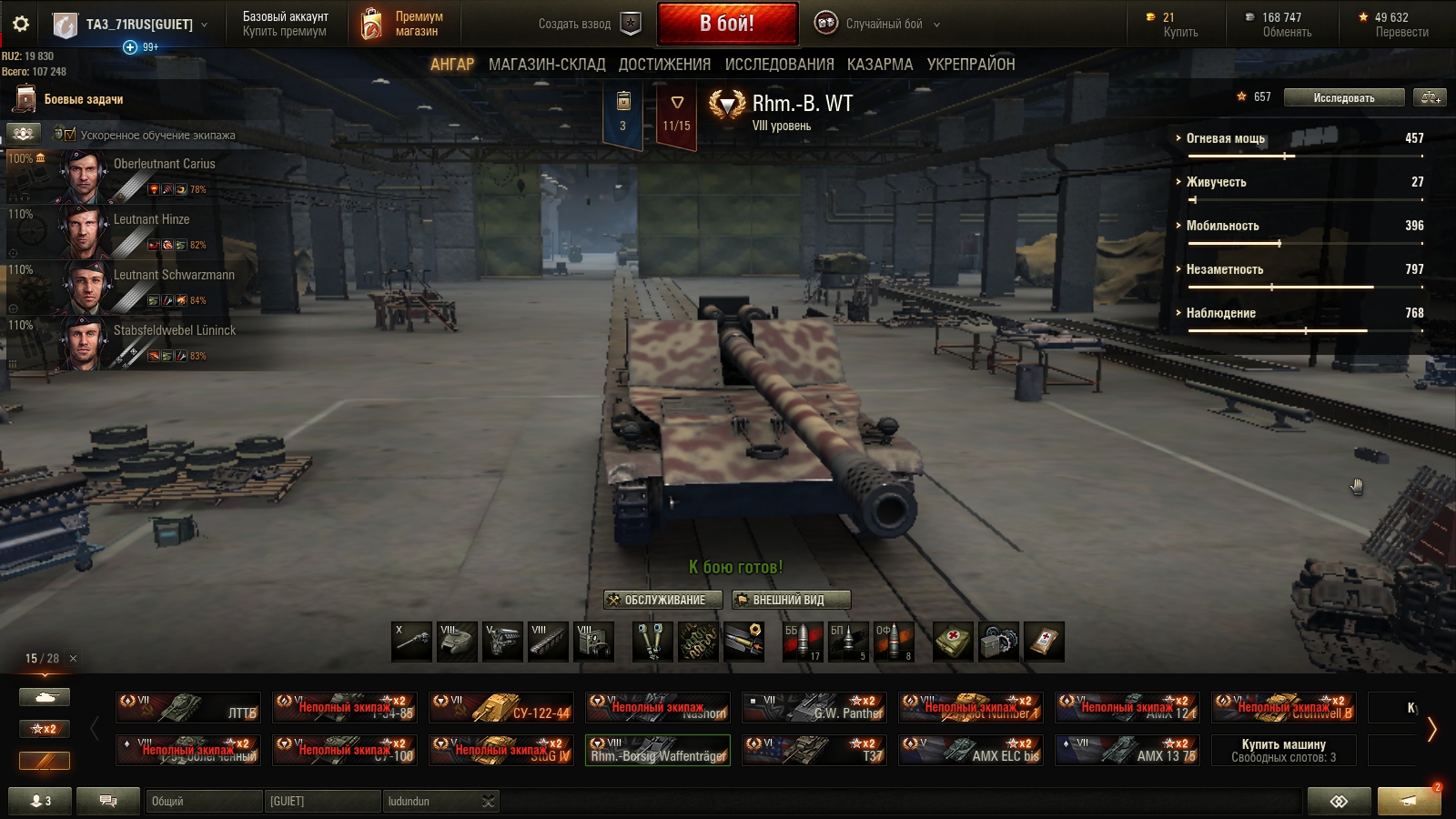Click the Исследовать research button

tap(1343, 97)
